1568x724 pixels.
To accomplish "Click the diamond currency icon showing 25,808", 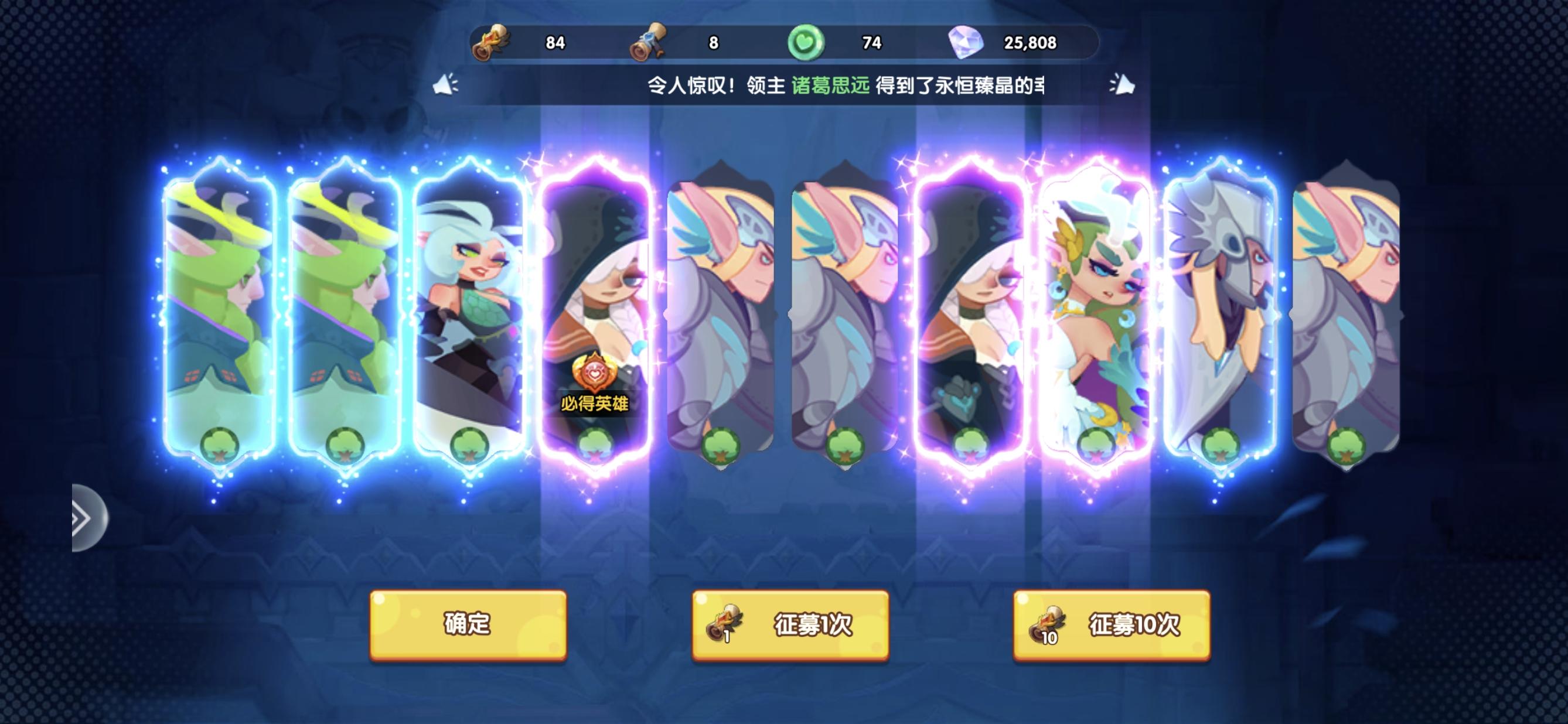I will 965,44.
